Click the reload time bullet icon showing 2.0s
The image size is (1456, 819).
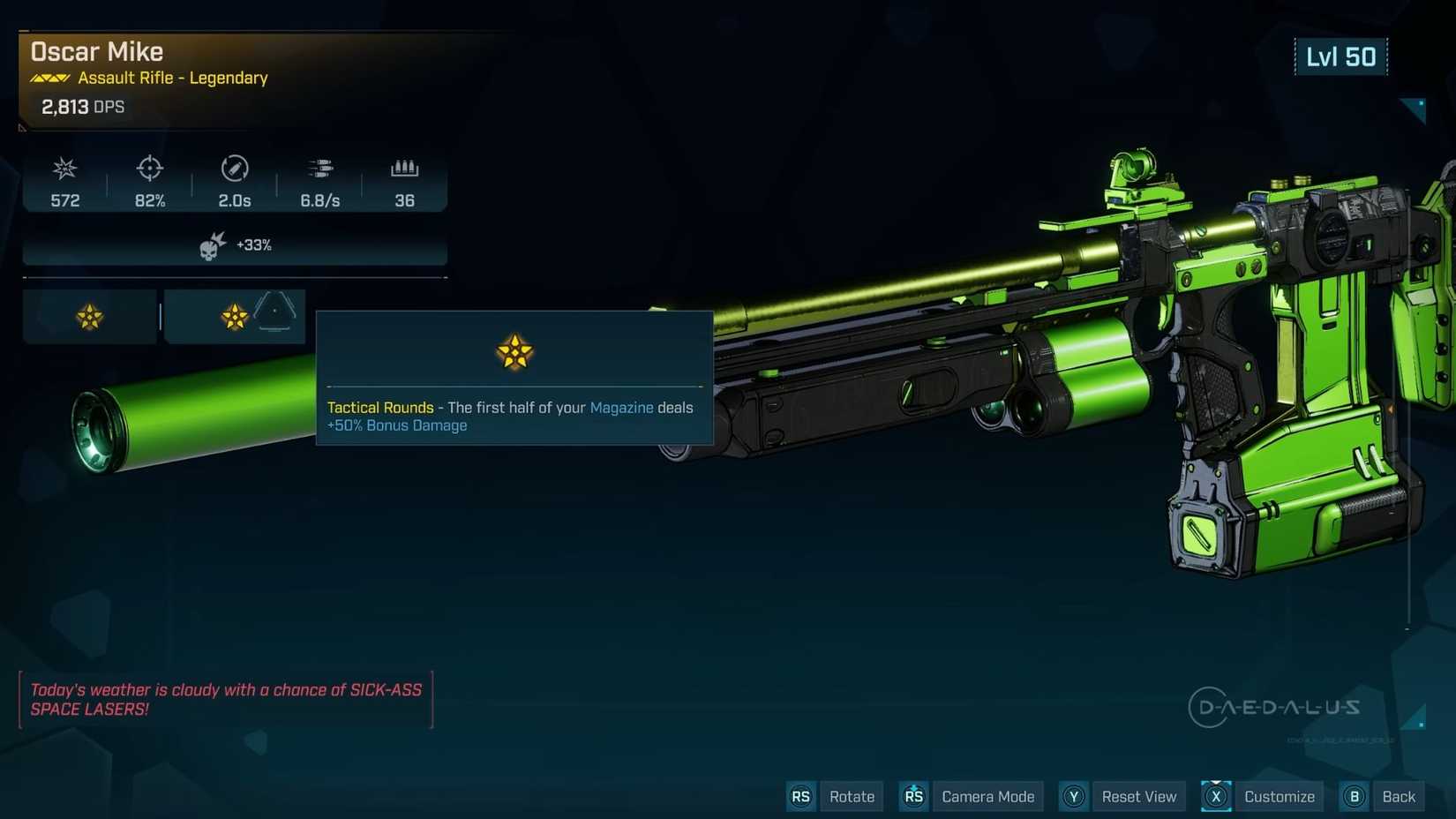[233, 169]
